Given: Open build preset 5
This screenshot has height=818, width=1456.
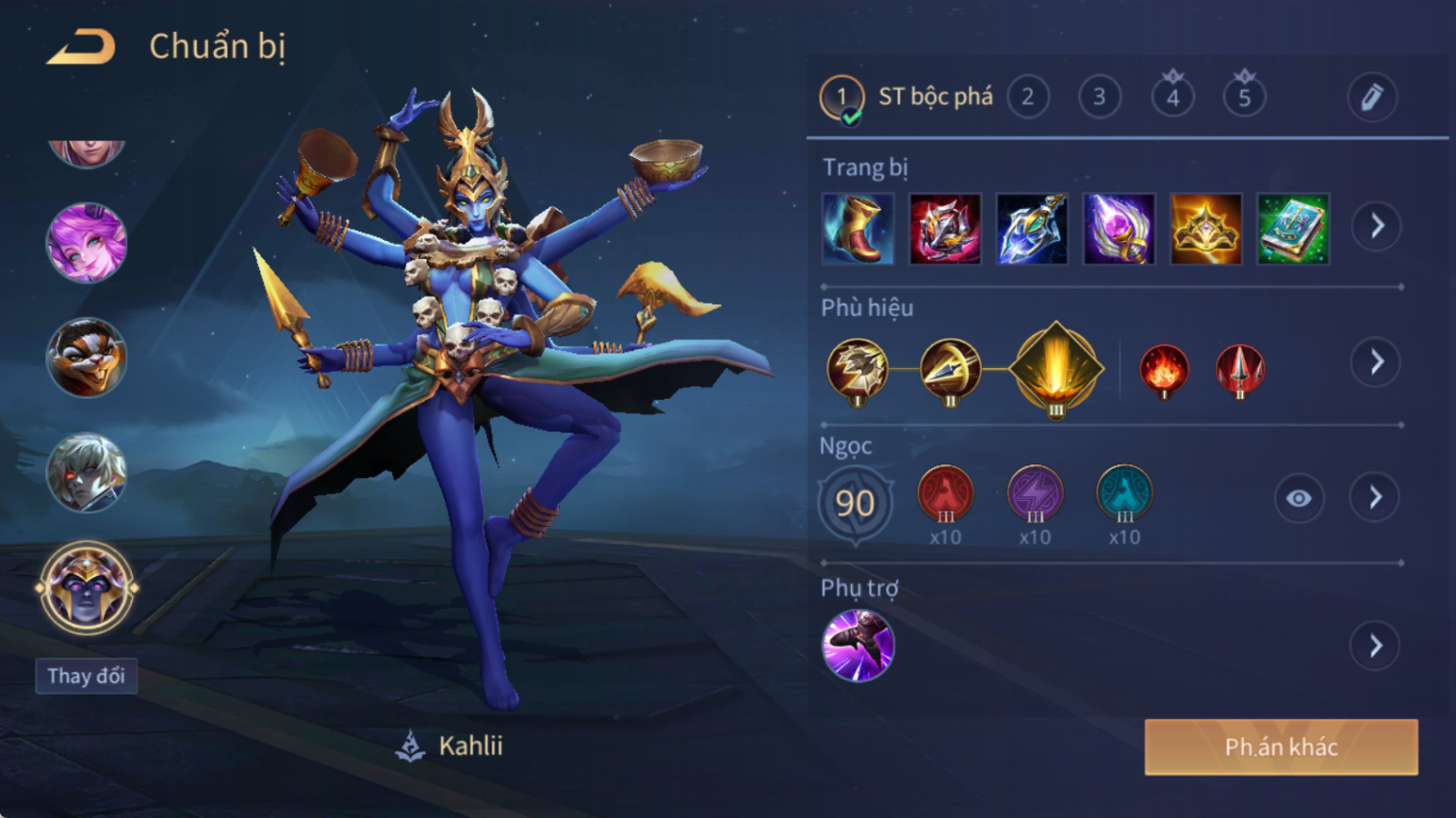Looking at the screenshot, I should [x=1244, y=97].
